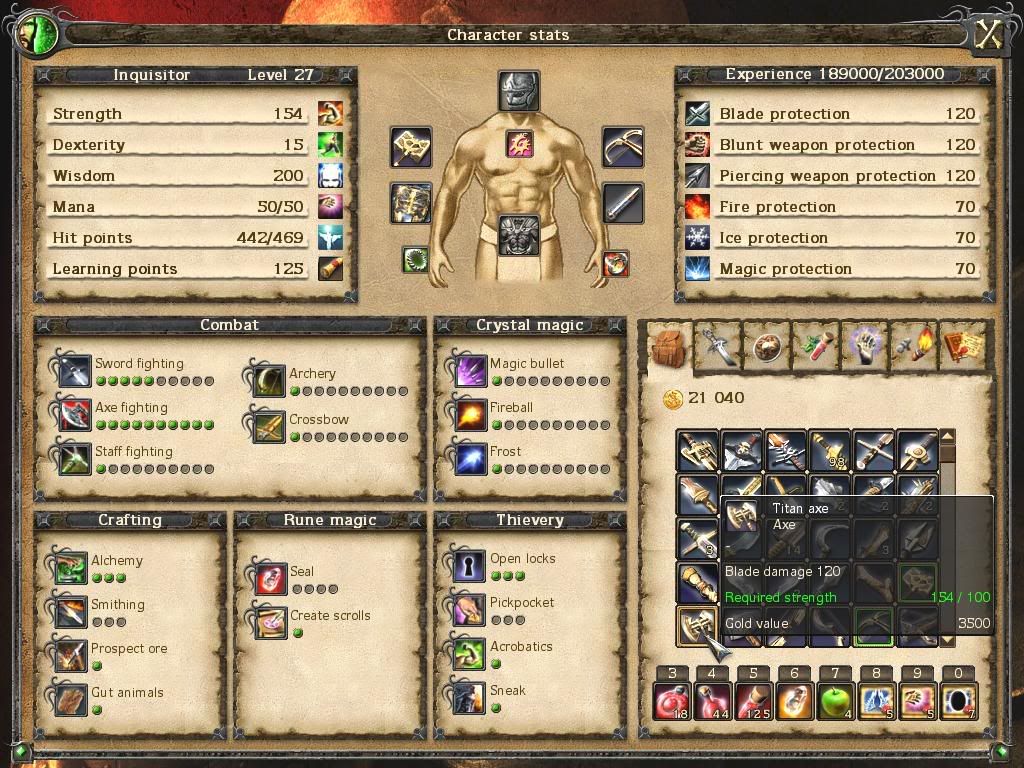1024x768 pixels.
Task: Switch to the weapons inventory tab
Action: (x=717, y=346)
